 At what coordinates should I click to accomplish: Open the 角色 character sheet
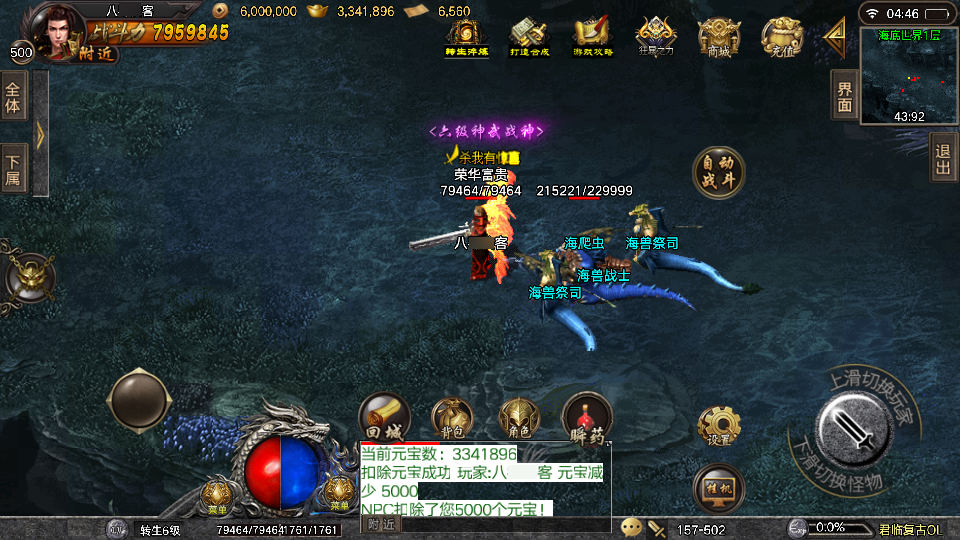coord(520,417)
